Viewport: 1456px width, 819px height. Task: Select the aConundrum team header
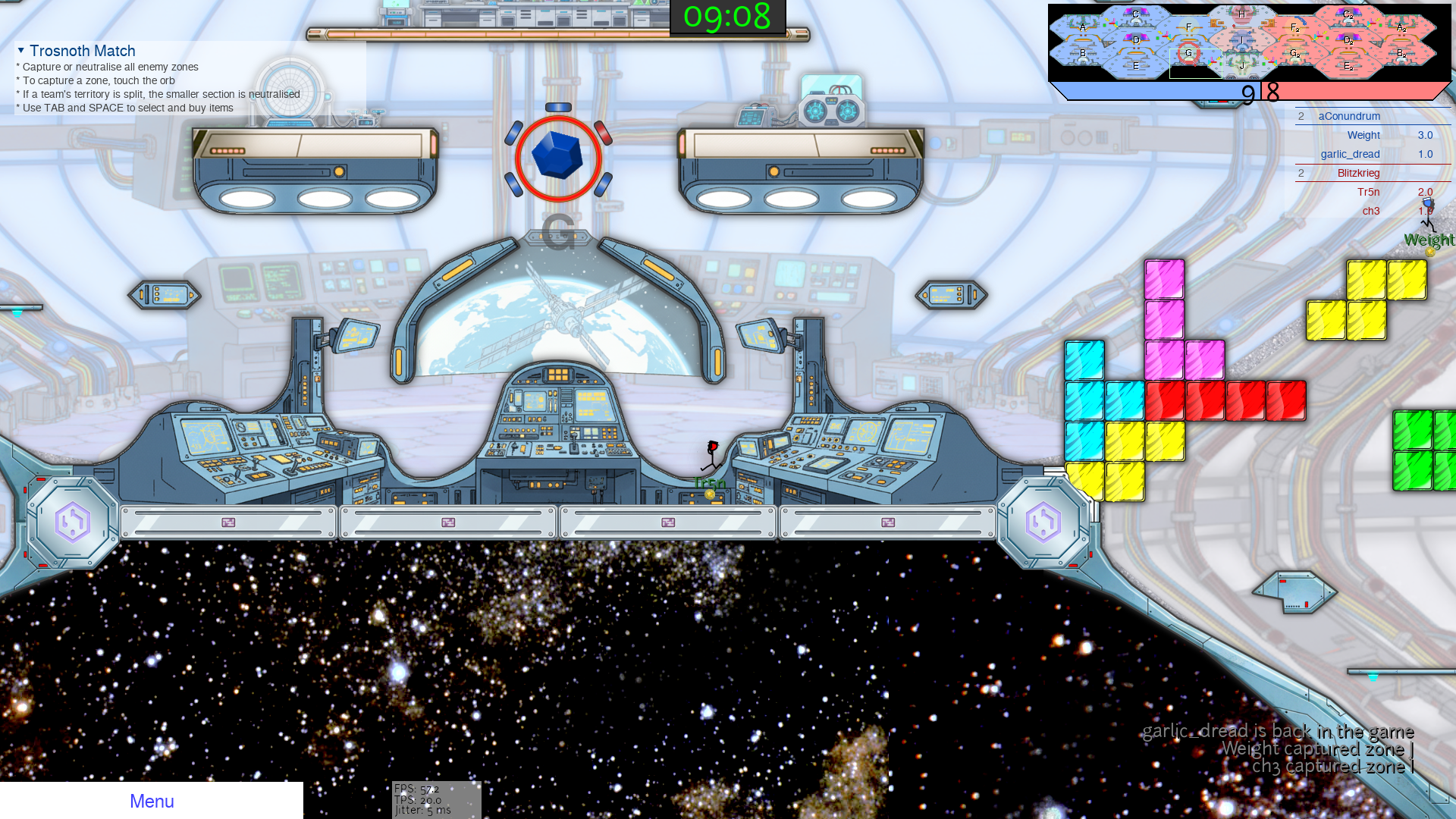click(x=1349, y=116)
